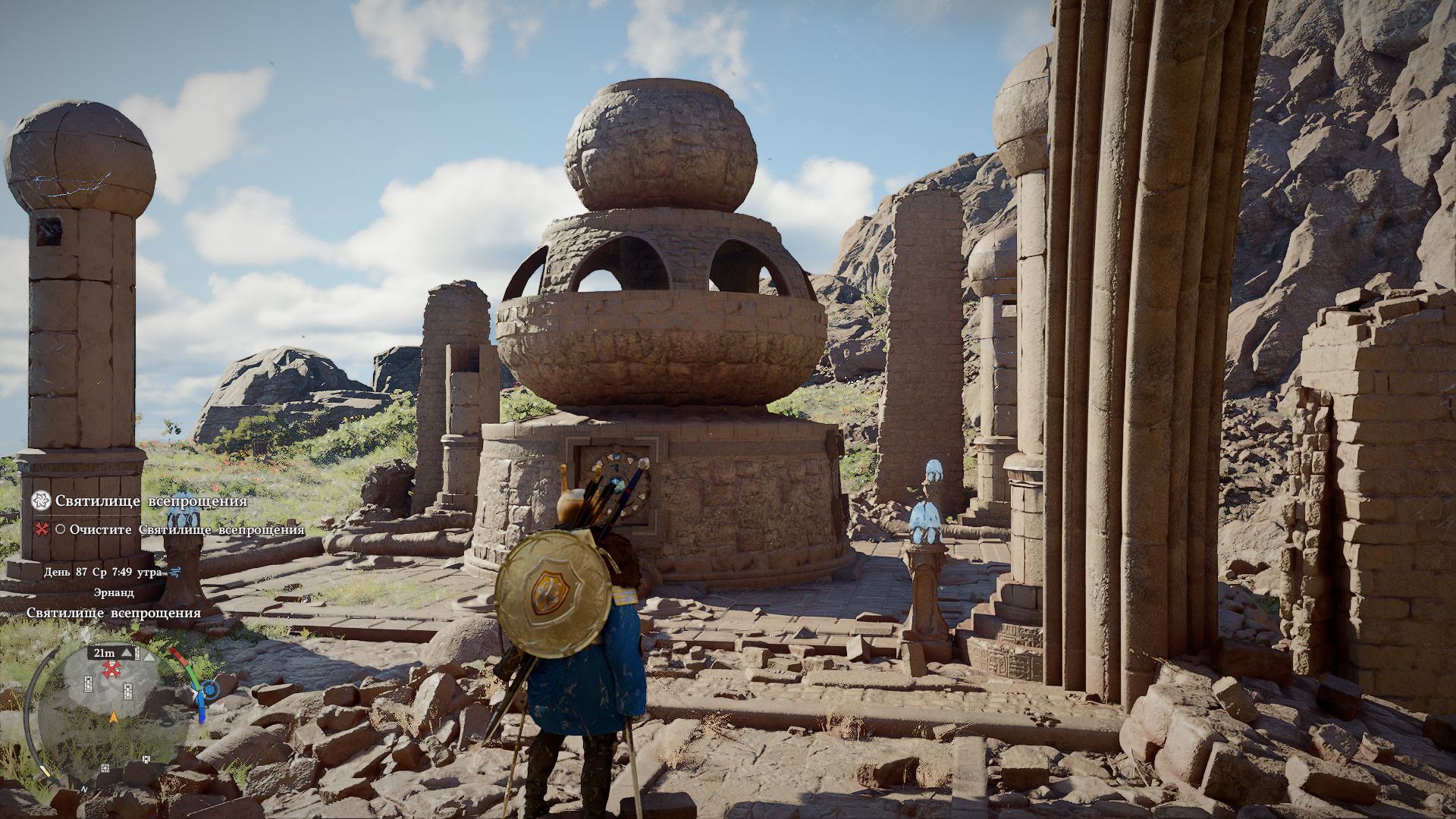This screenshot has width=1456, height=819.
Task: Click the blue wind weather icon
Action: [x=175, y=572]
